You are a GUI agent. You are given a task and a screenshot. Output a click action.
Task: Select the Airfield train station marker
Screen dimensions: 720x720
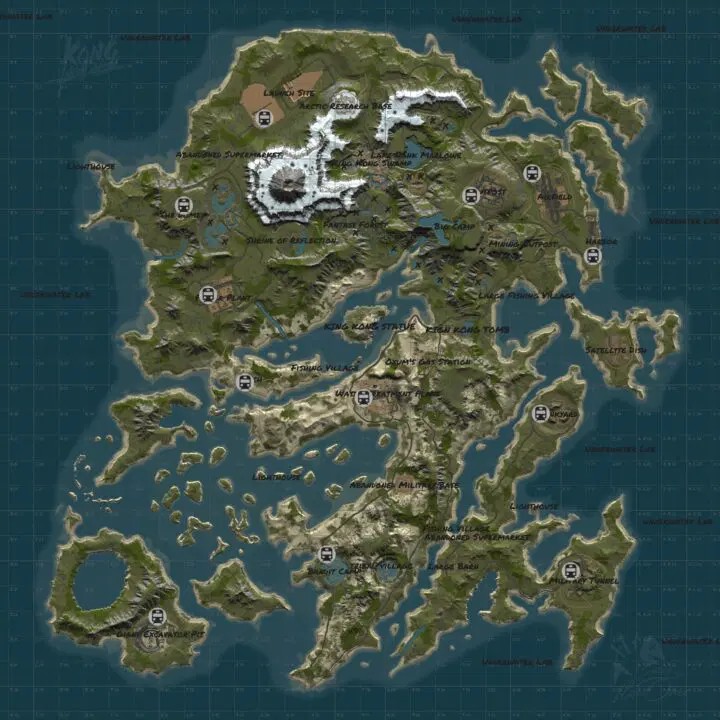point(532,173)
